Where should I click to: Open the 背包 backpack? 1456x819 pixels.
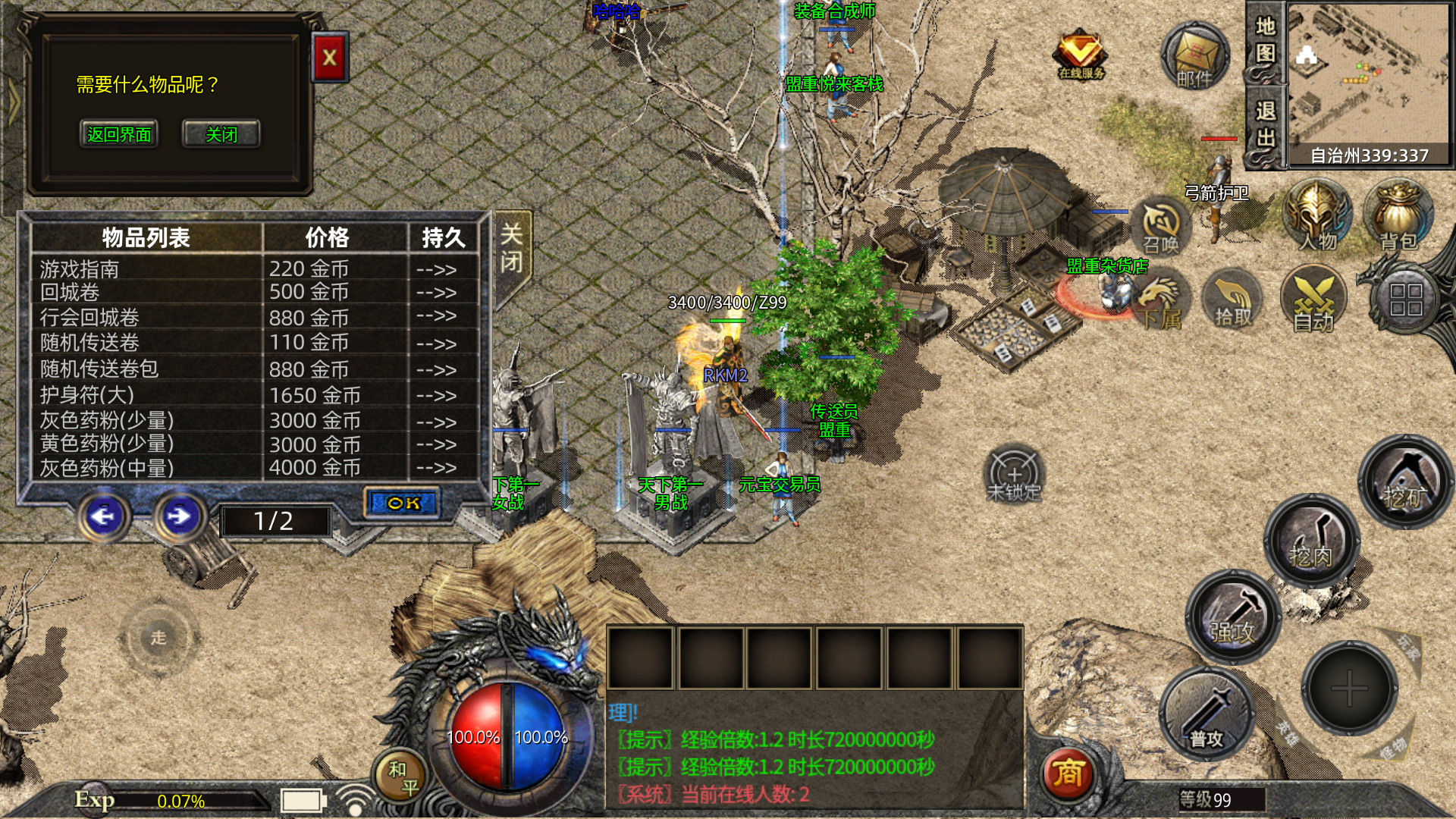coord(1398,216)
